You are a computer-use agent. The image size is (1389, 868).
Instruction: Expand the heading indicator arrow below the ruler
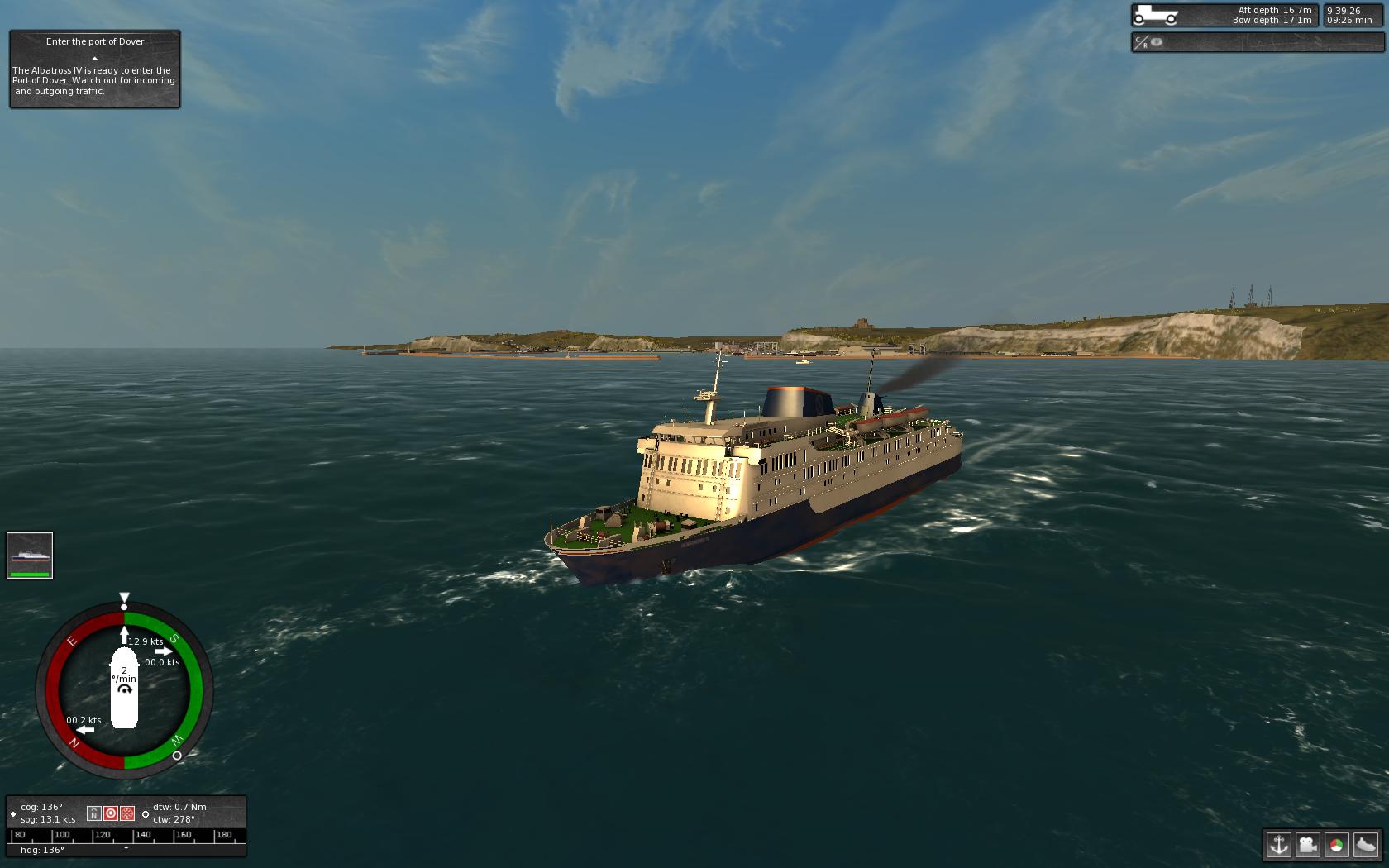click(126, 848)
